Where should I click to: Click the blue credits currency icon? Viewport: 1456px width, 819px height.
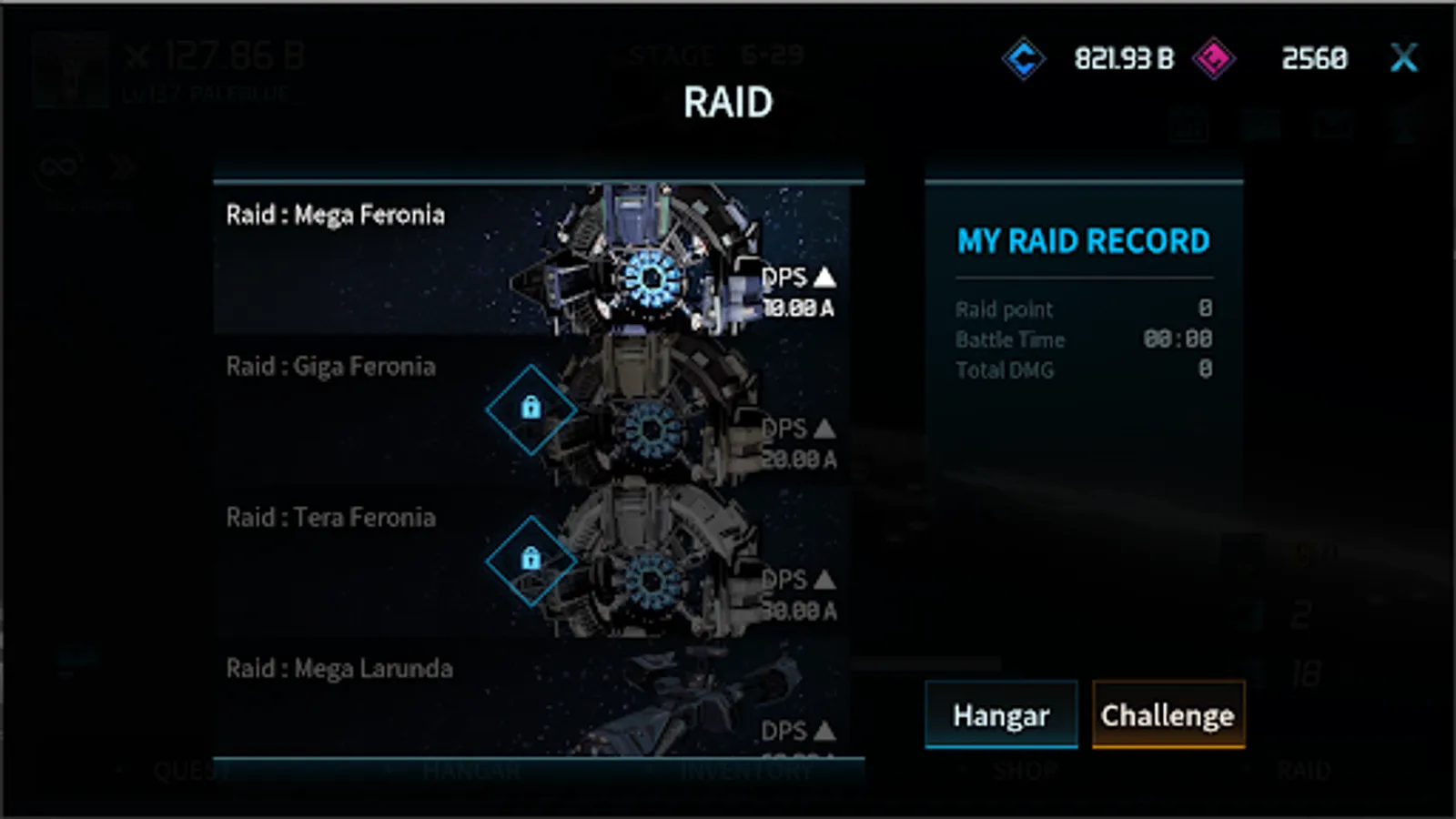click(x=1024, y=59)
